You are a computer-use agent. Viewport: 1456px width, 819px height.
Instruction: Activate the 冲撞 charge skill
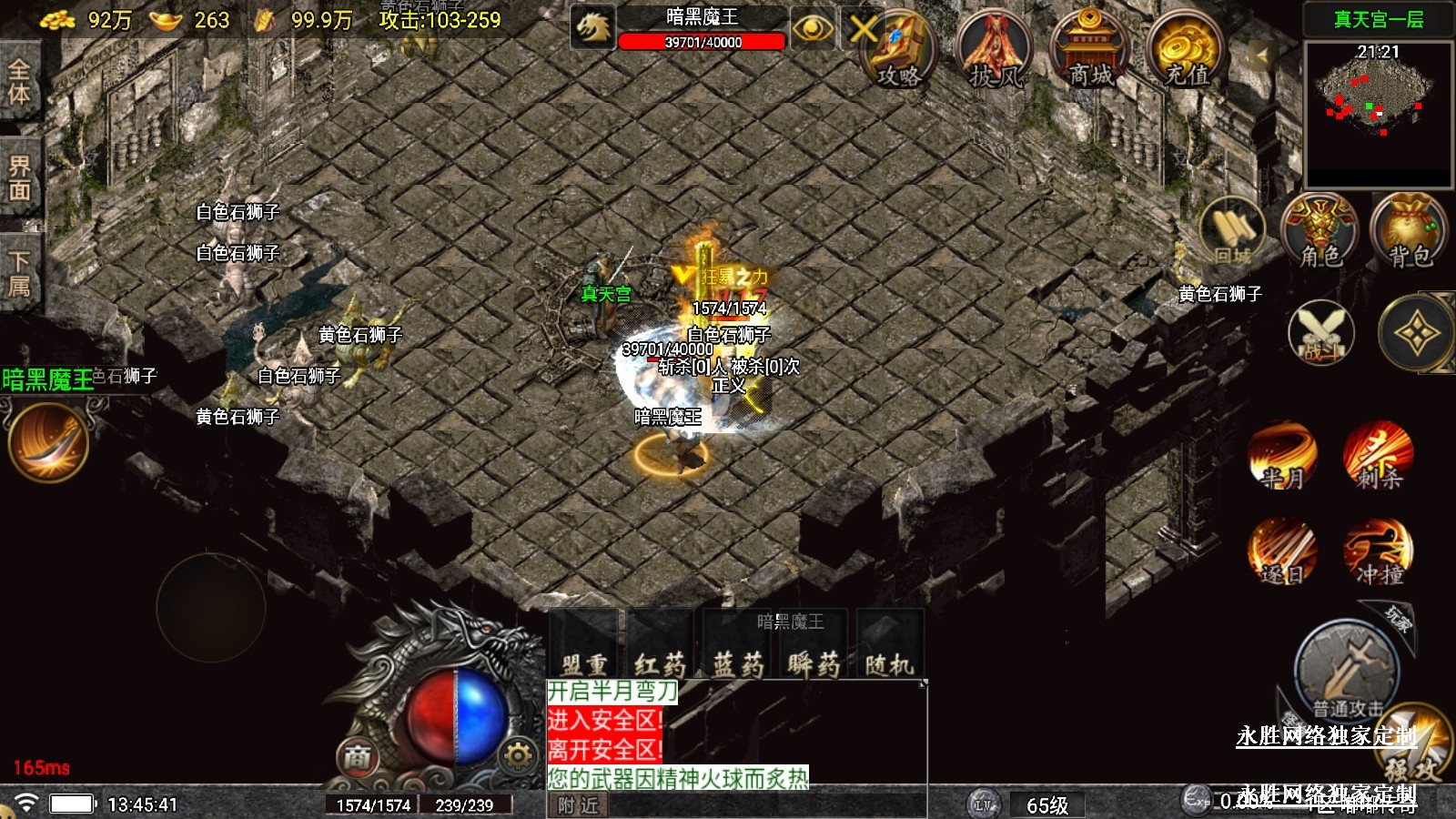[1379, 551]
